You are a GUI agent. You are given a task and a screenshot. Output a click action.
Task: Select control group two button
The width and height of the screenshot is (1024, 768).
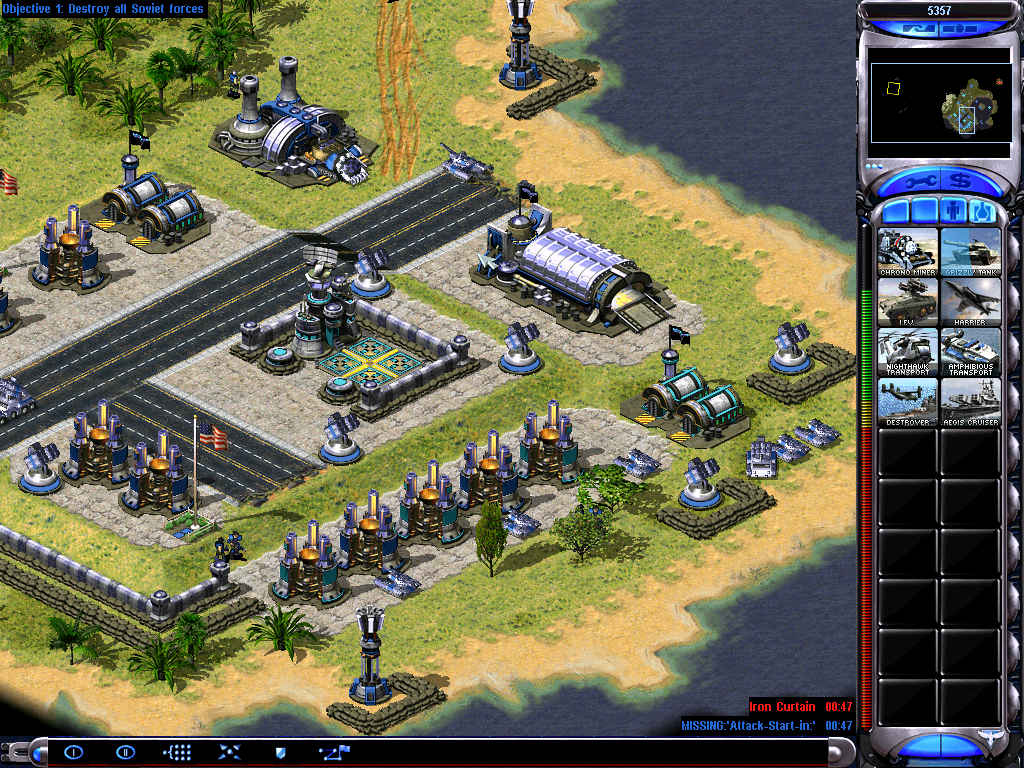[x=125, y=752]
